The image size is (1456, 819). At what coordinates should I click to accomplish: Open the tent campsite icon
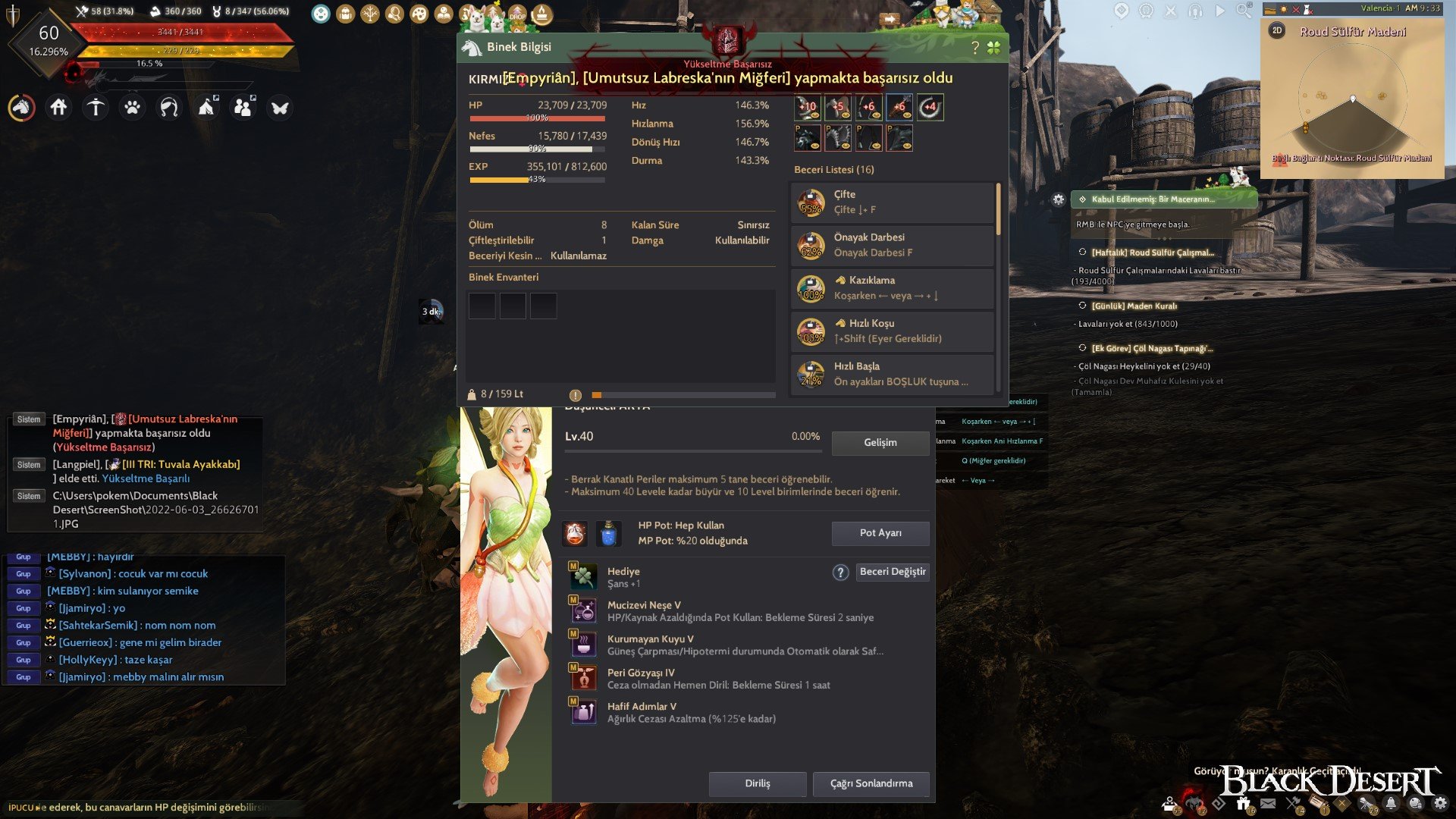pos(206,108)
